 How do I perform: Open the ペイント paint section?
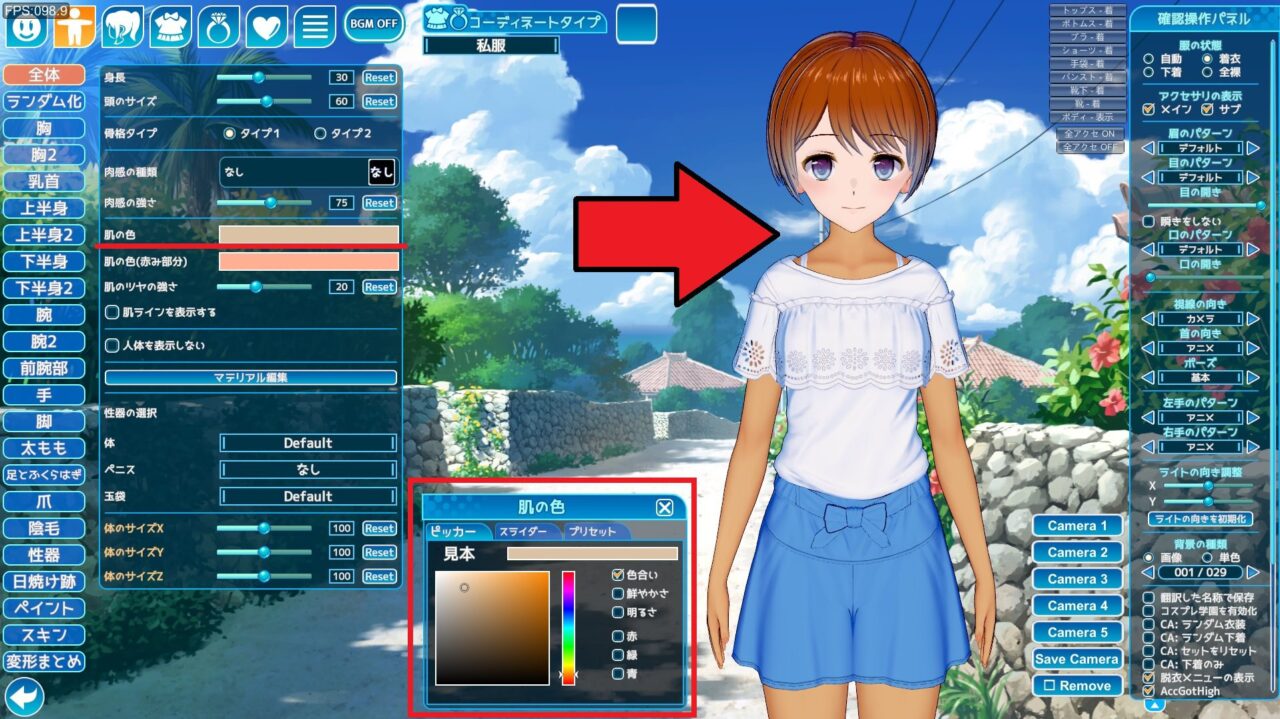(44, 608)
